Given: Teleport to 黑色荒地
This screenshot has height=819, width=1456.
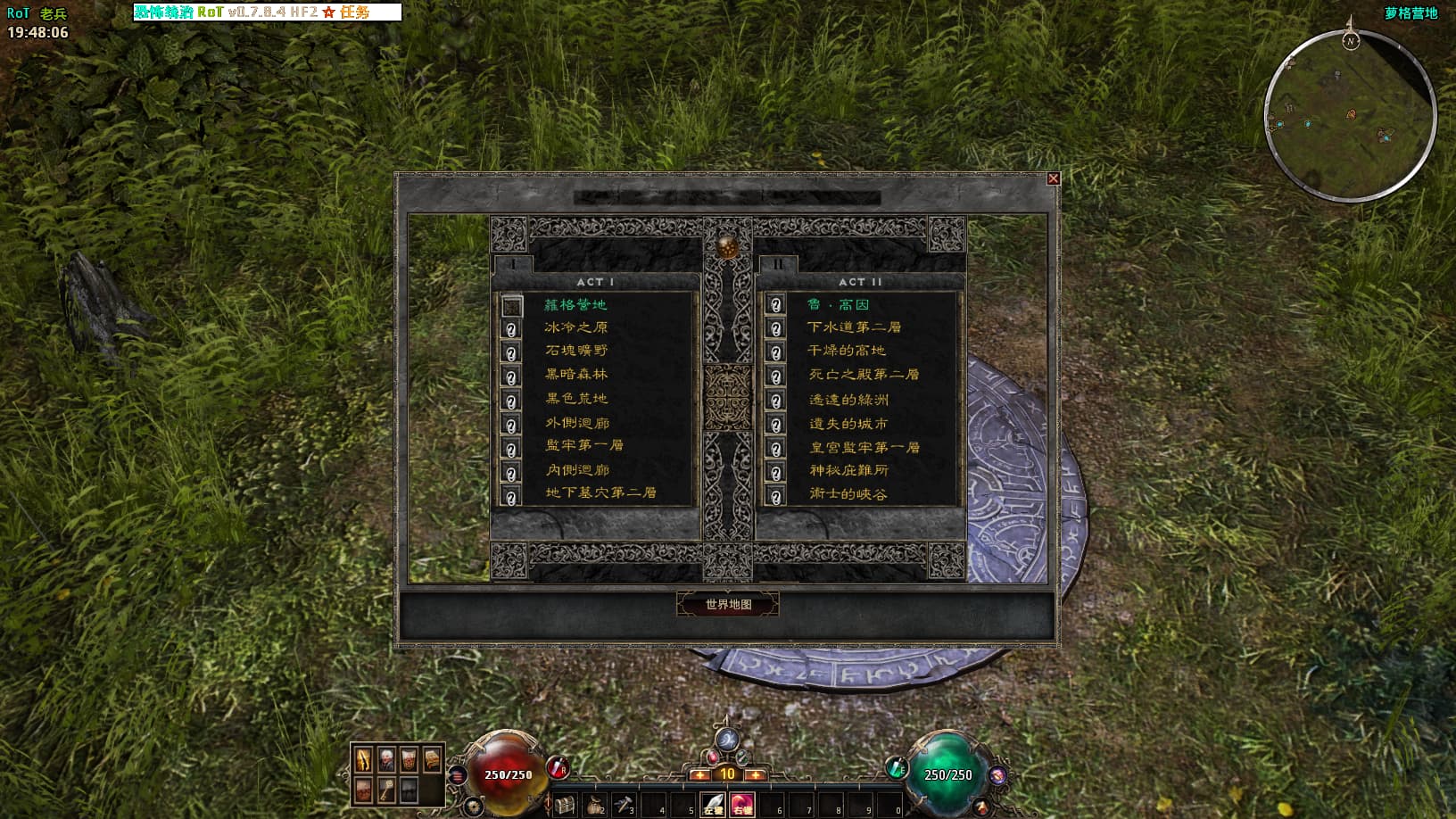Looking at the screenshot, I should (x=576, y=399).
